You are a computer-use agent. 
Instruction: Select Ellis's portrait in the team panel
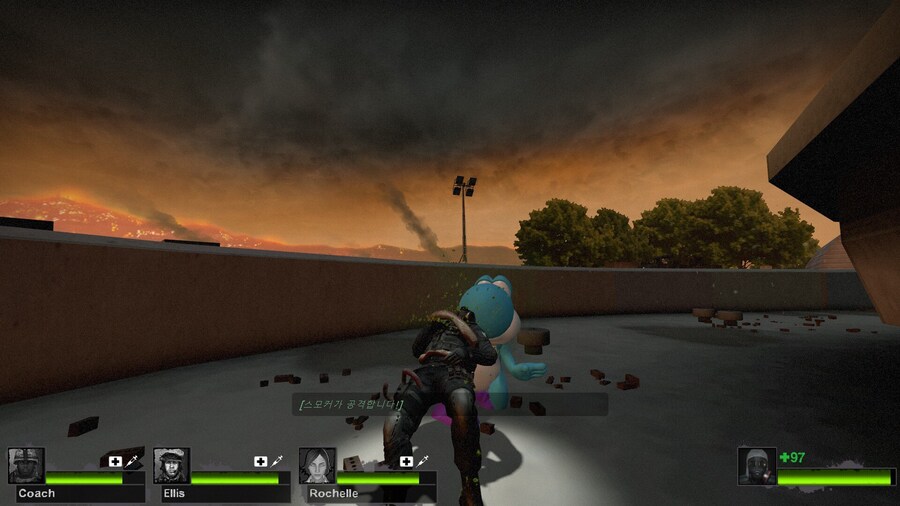pos(171,466)
